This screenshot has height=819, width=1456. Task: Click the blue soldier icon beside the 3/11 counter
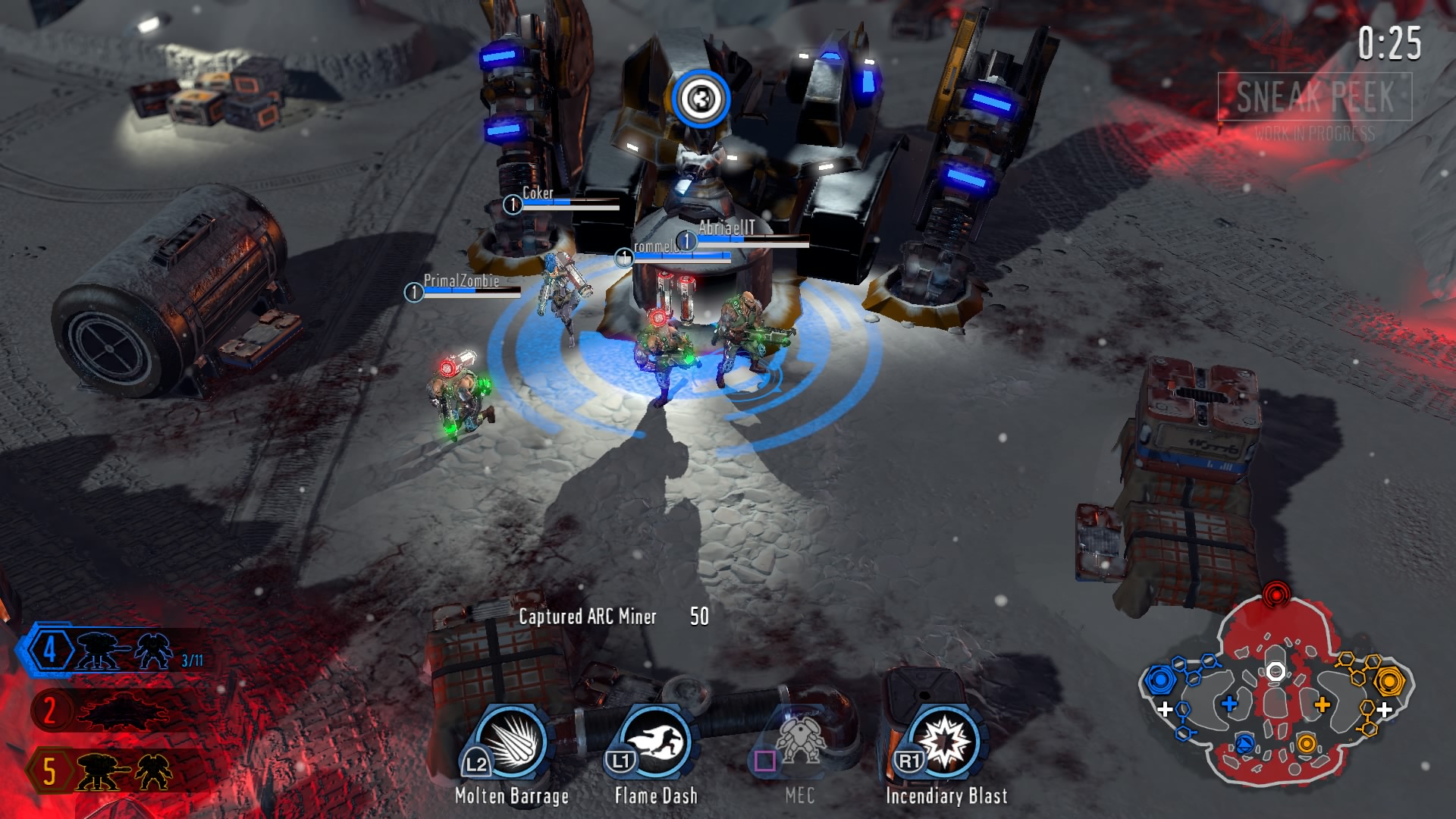(152, 651)
